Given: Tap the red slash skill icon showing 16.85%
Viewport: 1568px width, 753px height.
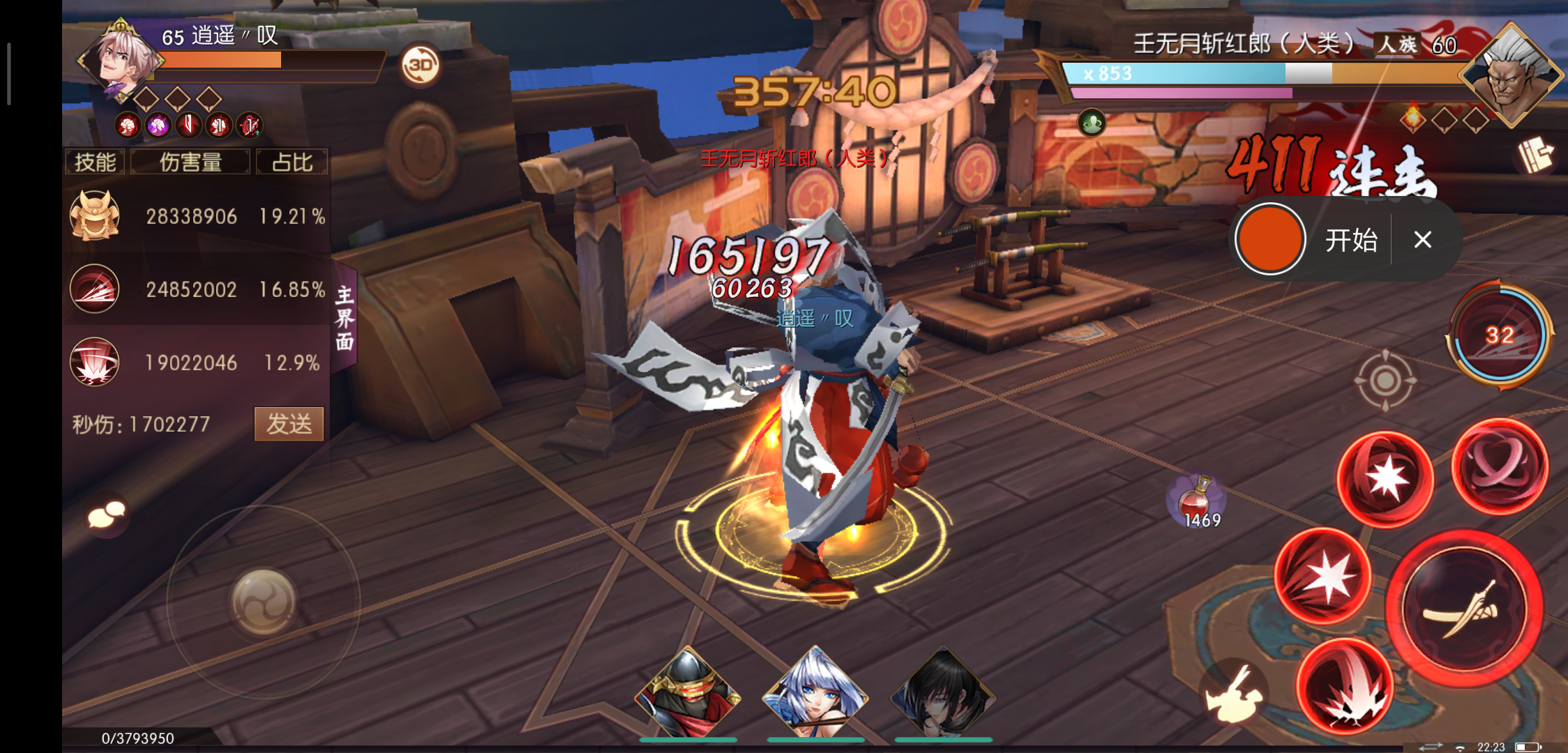Looking at the screenshot, I should pyautogui.click(x=94, y=289).
